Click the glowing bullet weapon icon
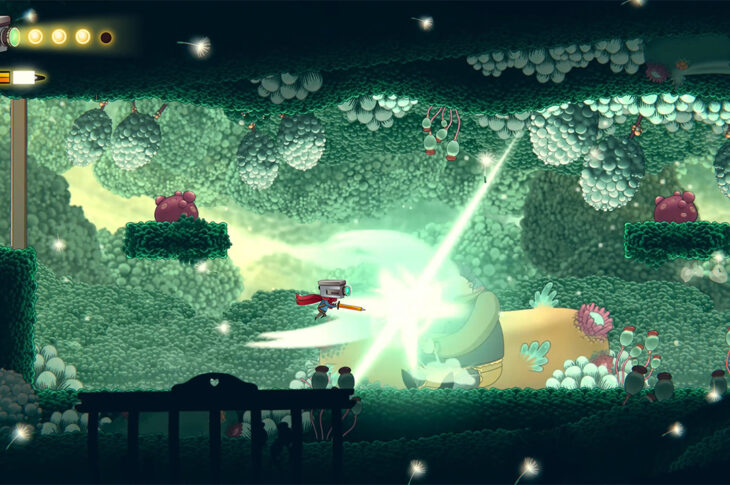Viewport: 730px width, 485px height. 22,77
